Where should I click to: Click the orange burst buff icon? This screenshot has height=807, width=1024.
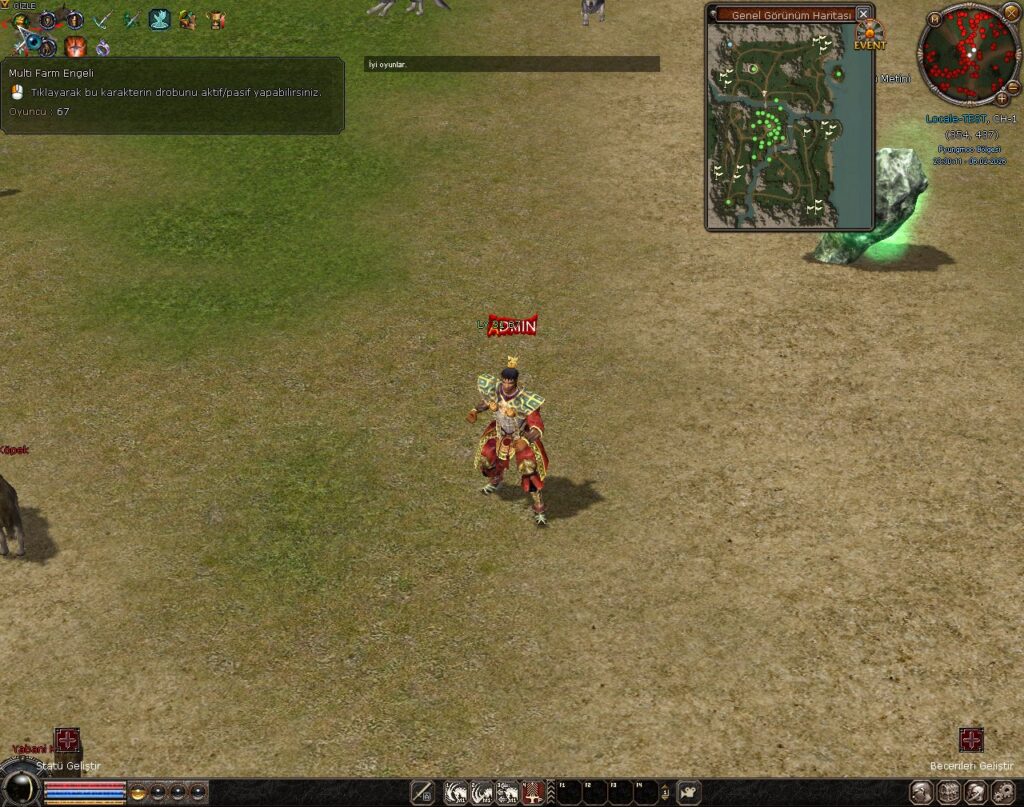click(75, 46)
